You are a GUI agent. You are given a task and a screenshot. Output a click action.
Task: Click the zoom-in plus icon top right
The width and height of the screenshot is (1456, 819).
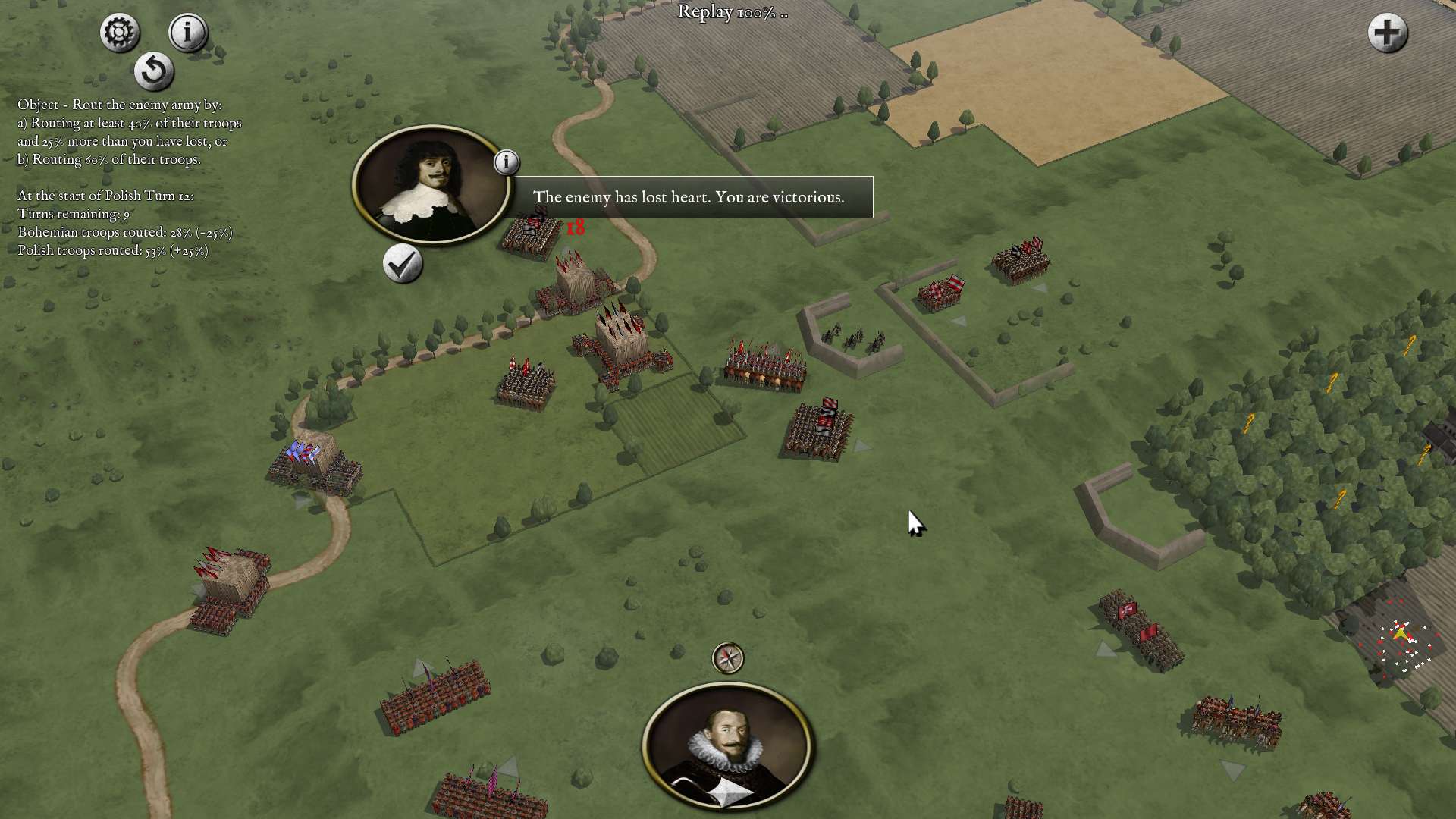pyautogui.click(x=1387, y=33)
